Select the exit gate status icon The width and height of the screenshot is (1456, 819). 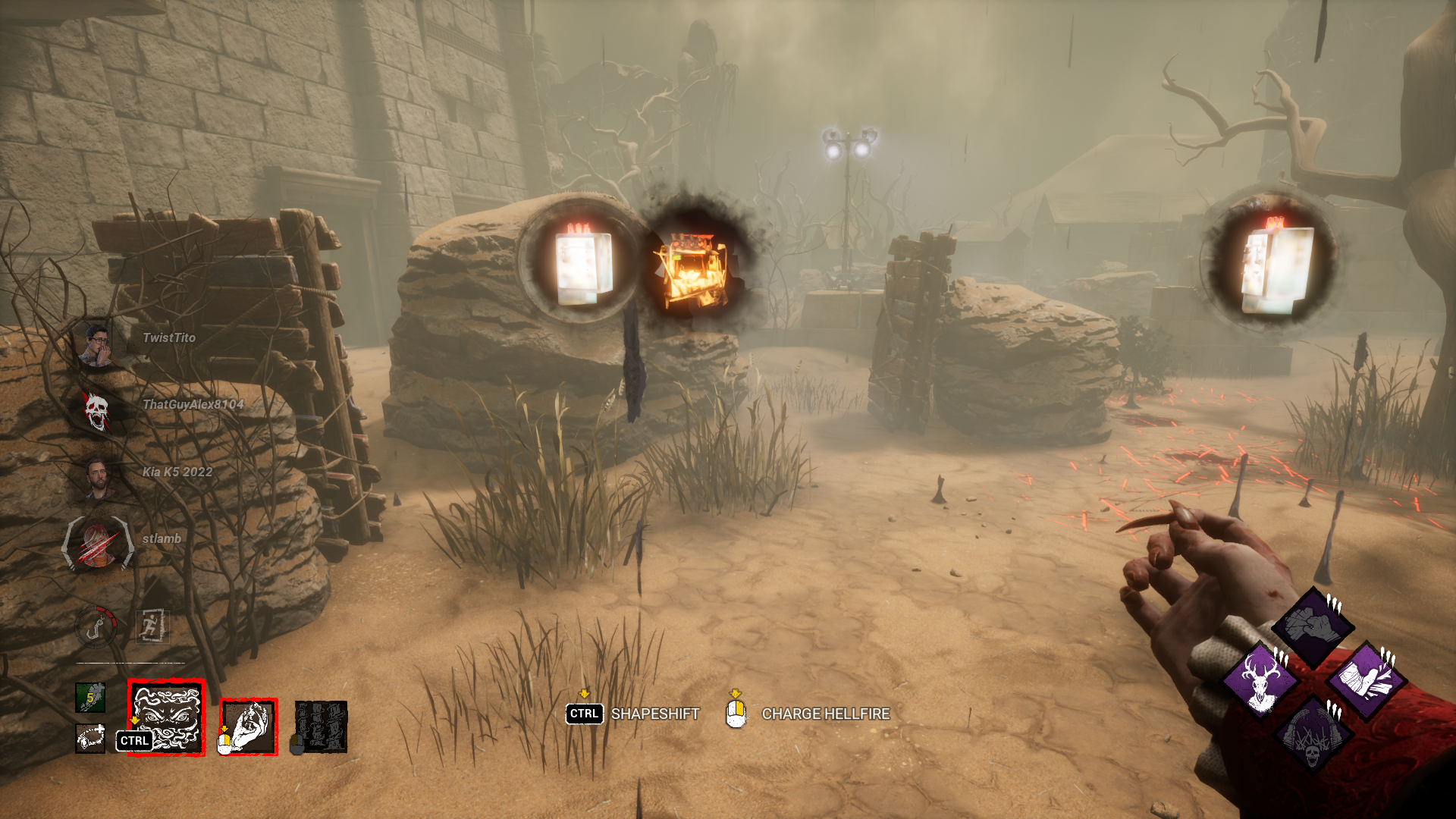pos(152,626)
